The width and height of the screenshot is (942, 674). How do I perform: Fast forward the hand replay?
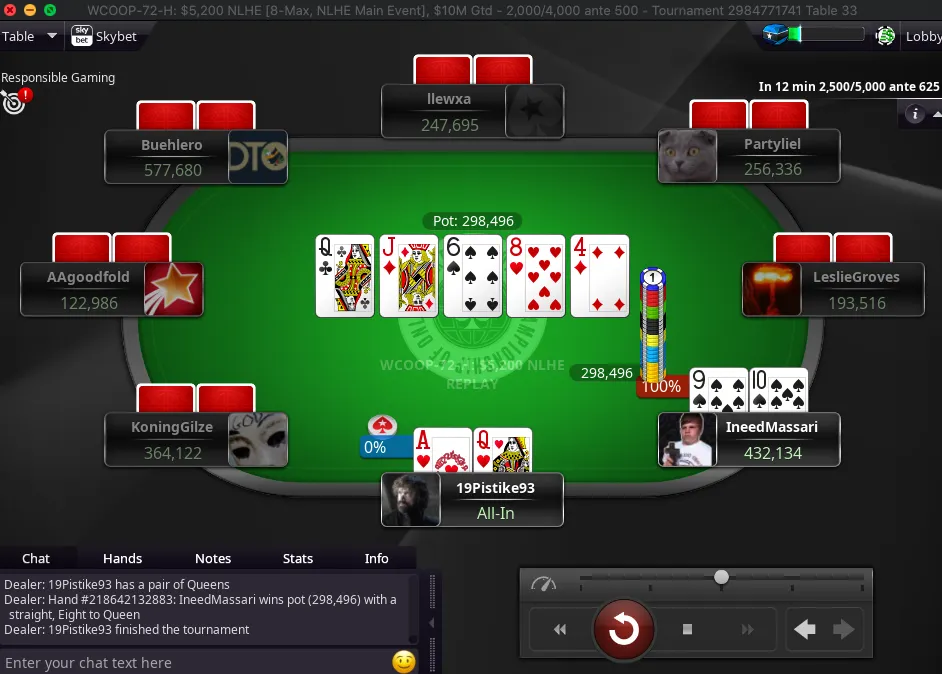click(x=747, y=629)
